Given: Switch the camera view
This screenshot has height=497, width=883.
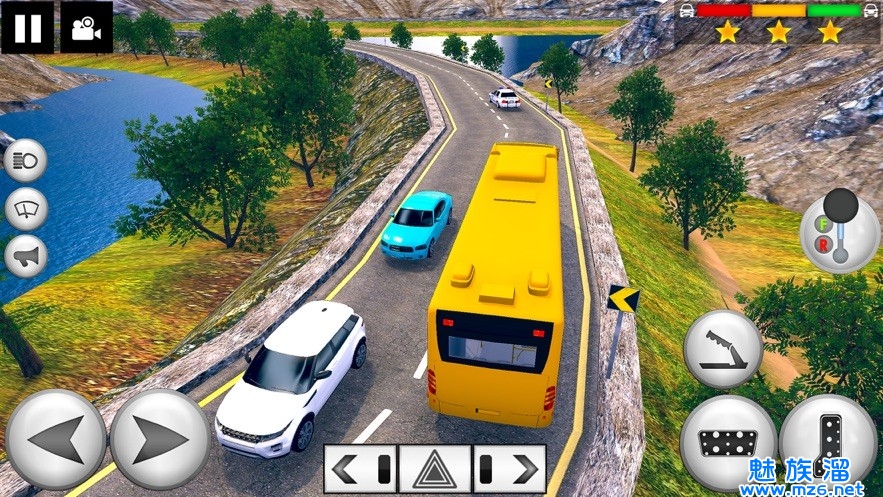Looking at the screenshot, I should (x=87, y=27).
